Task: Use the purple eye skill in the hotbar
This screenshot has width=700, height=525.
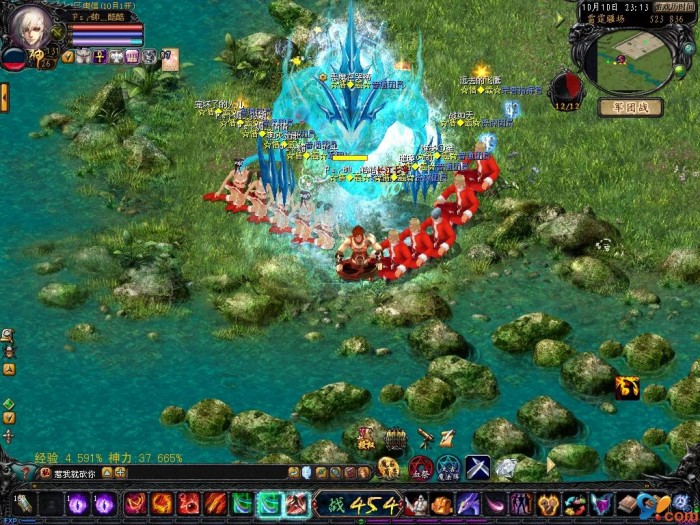Action: coord(77,504)
